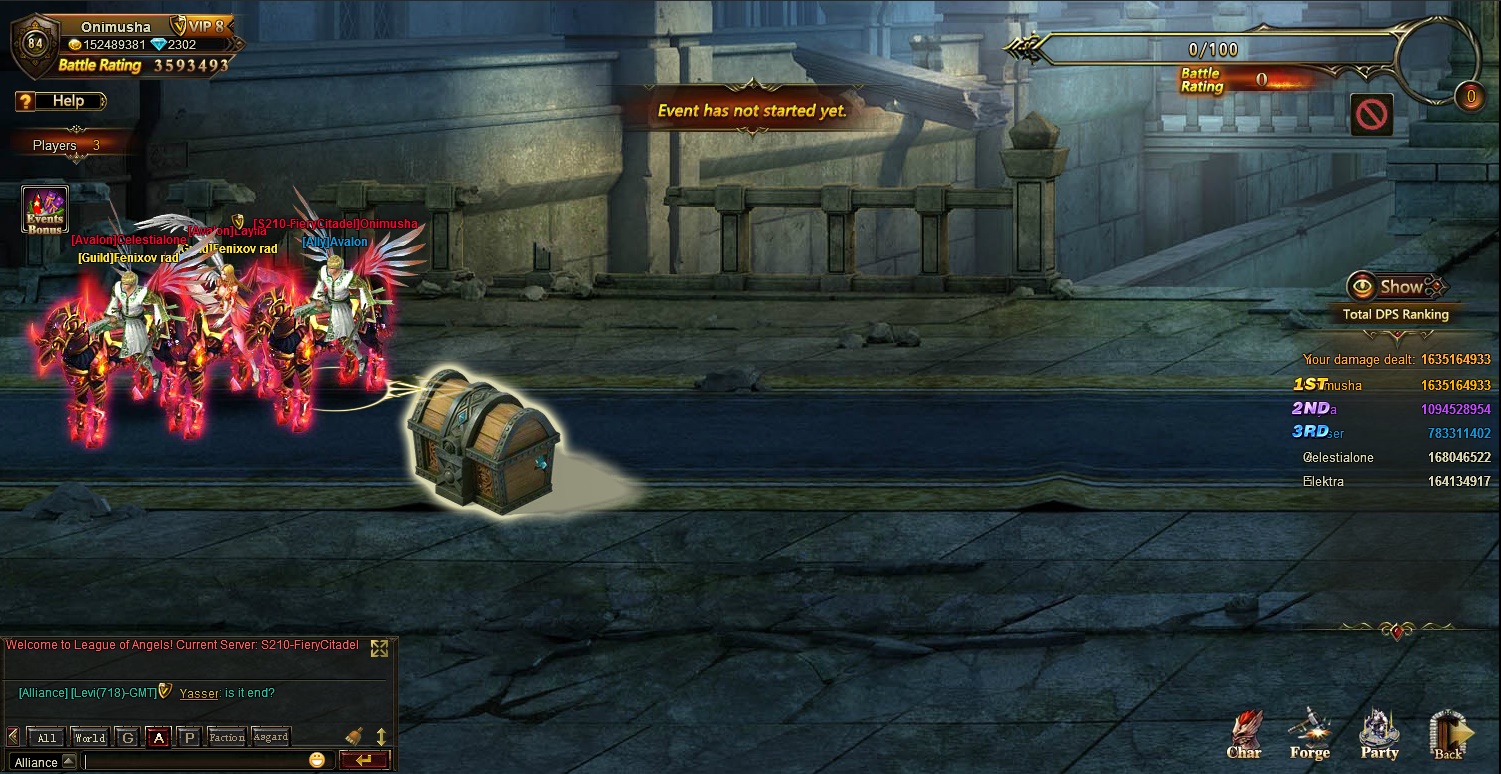
Task: Expand the chat window with corner arrows
Action: tap(379, 648)
